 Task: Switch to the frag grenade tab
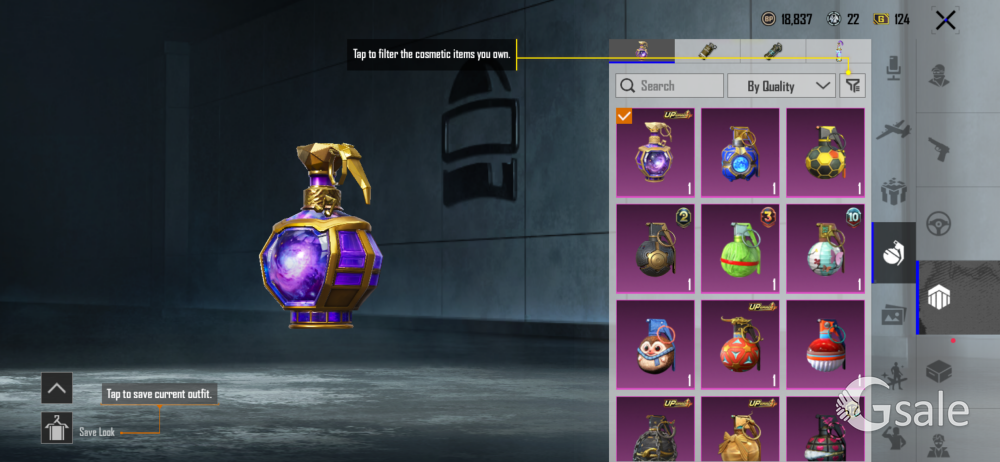[642, 50]
